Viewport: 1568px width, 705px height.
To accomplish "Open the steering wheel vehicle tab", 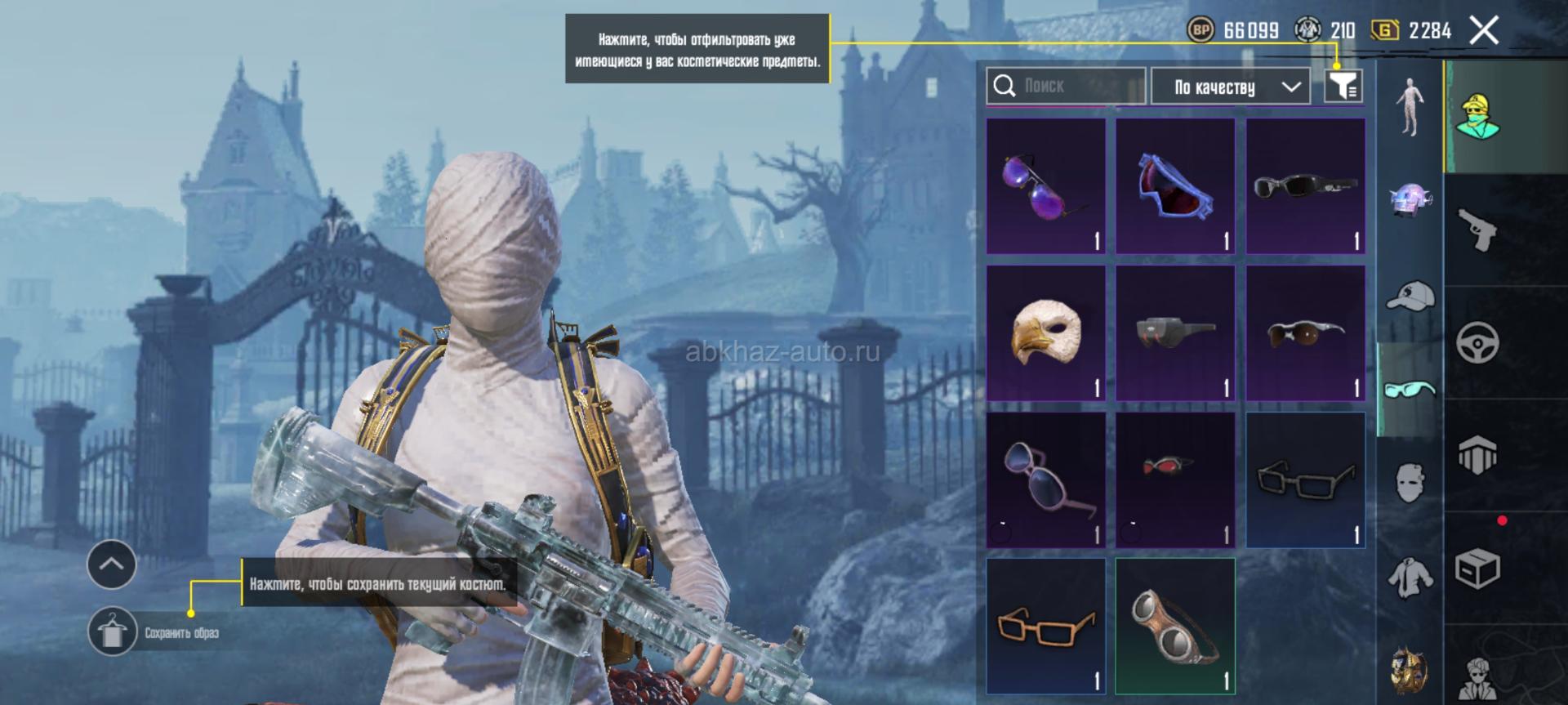I will (1477, 342).
